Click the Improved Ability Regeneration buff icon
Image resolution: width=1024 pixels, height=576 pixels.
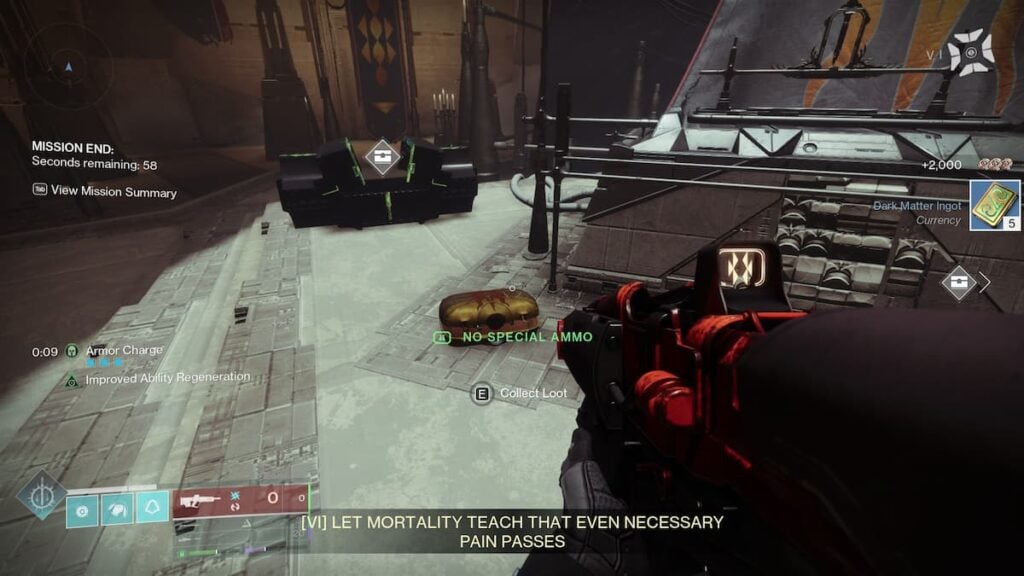point(72,379)
